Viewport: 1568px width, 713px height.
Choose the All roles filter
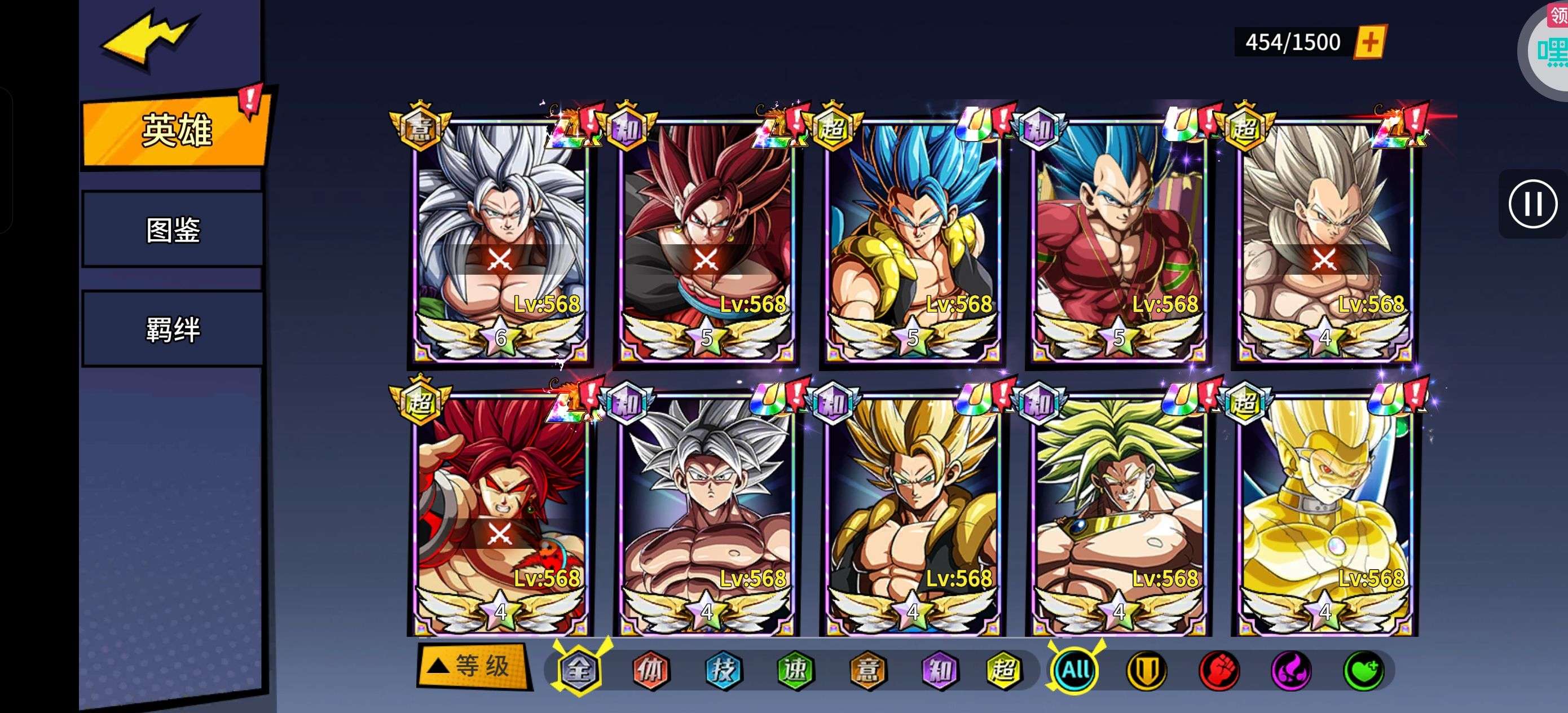[x=1076, y=670]
